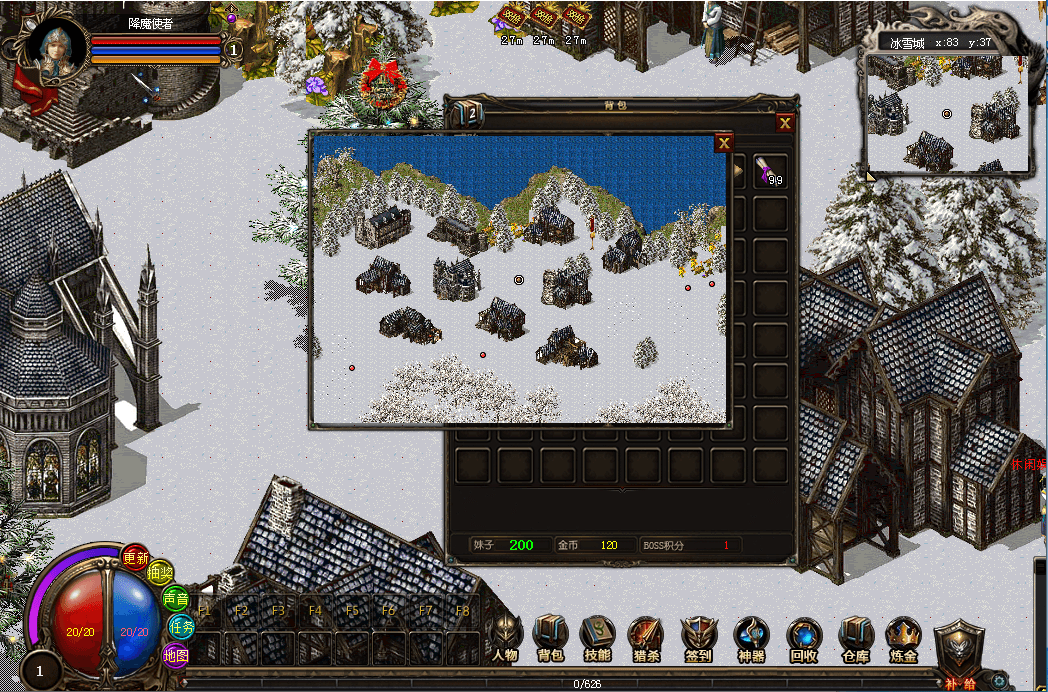
Task: Toggle the green 声音 sound orb
Action: coord(175,599)
